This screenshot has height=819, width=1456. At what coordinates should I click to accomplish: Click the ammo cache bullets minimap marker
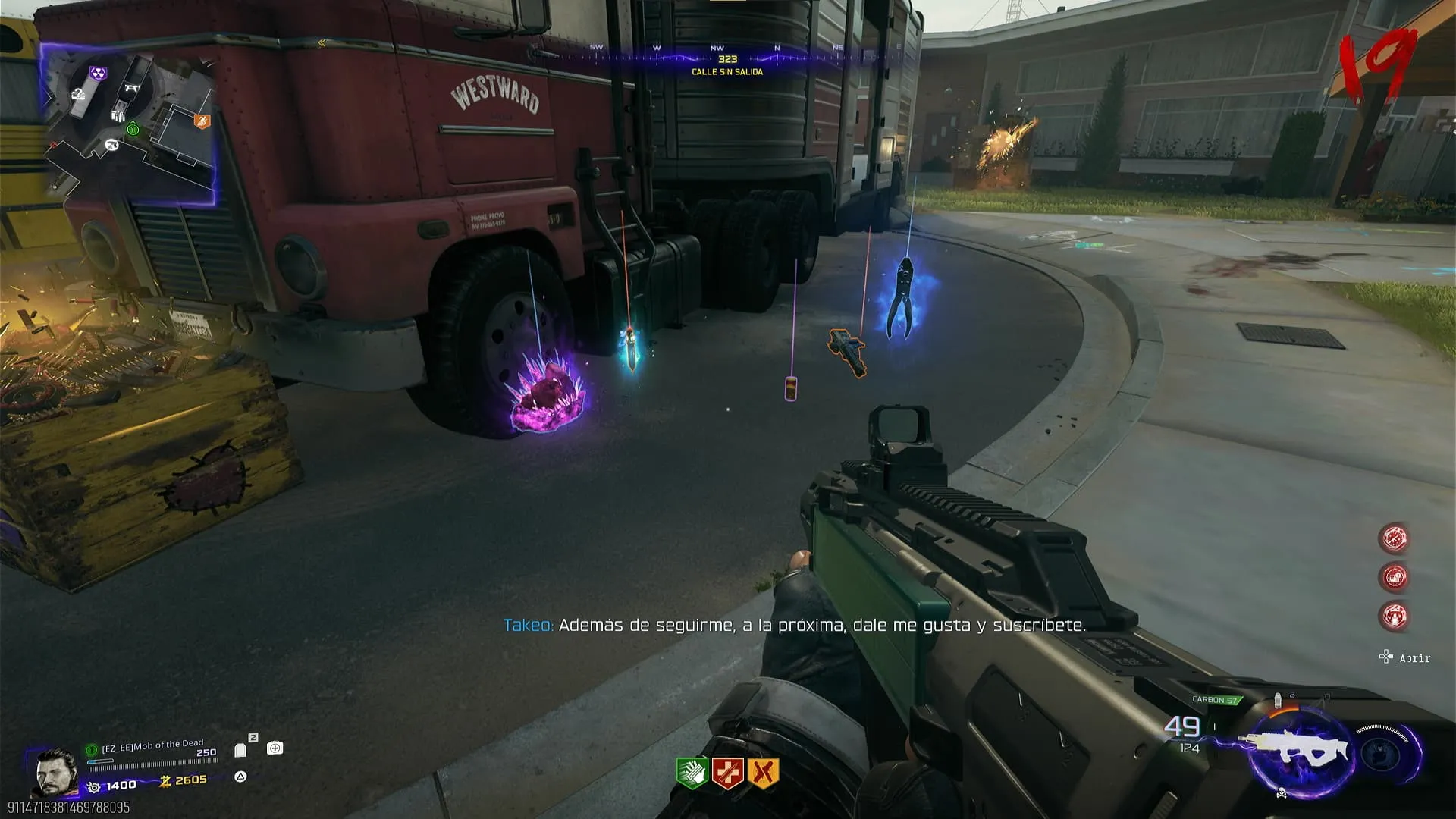coord(118,115)
